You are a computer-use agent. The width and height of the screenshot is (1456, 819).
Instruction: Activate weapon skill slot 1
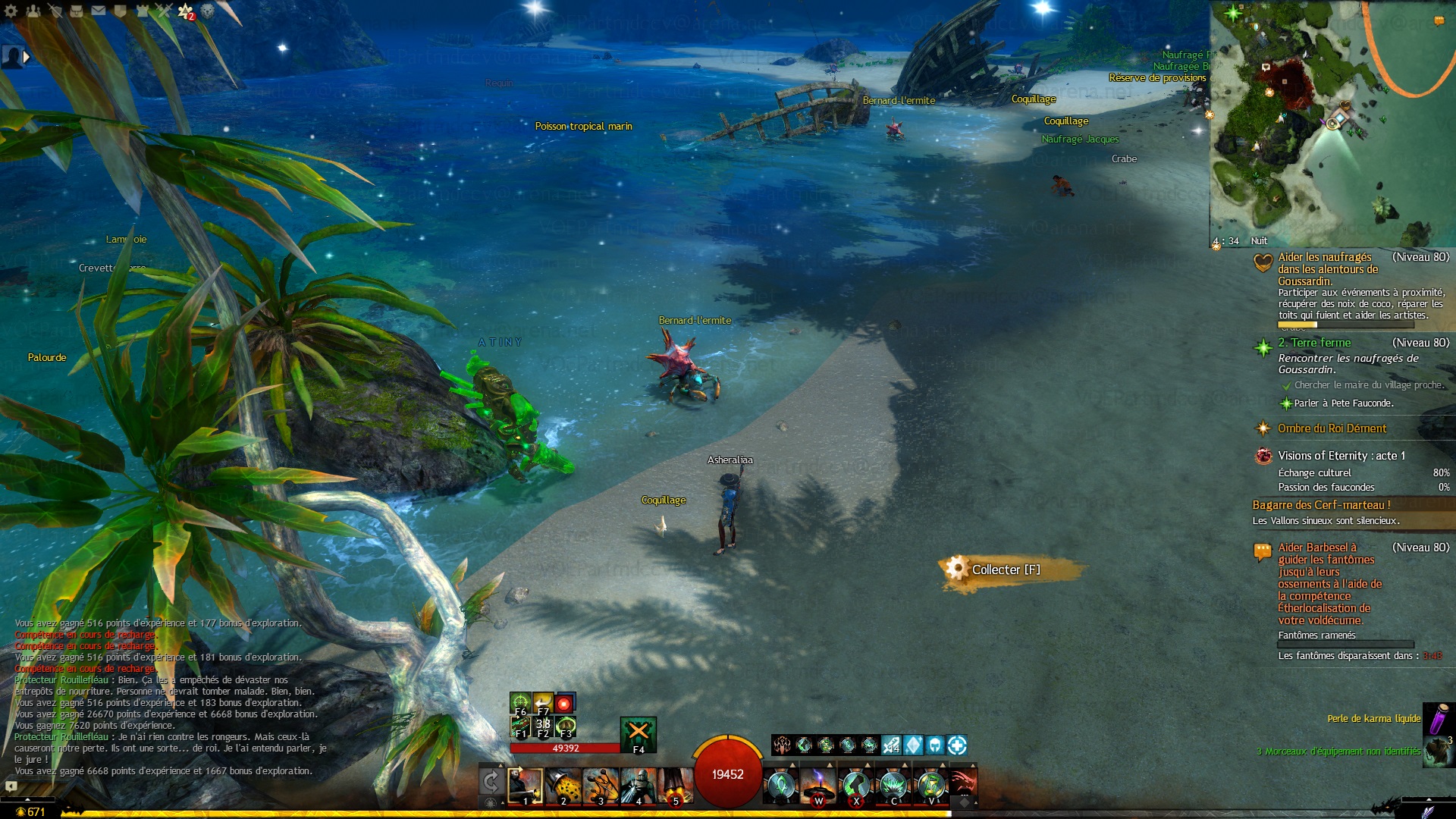[x=525, y=785]
